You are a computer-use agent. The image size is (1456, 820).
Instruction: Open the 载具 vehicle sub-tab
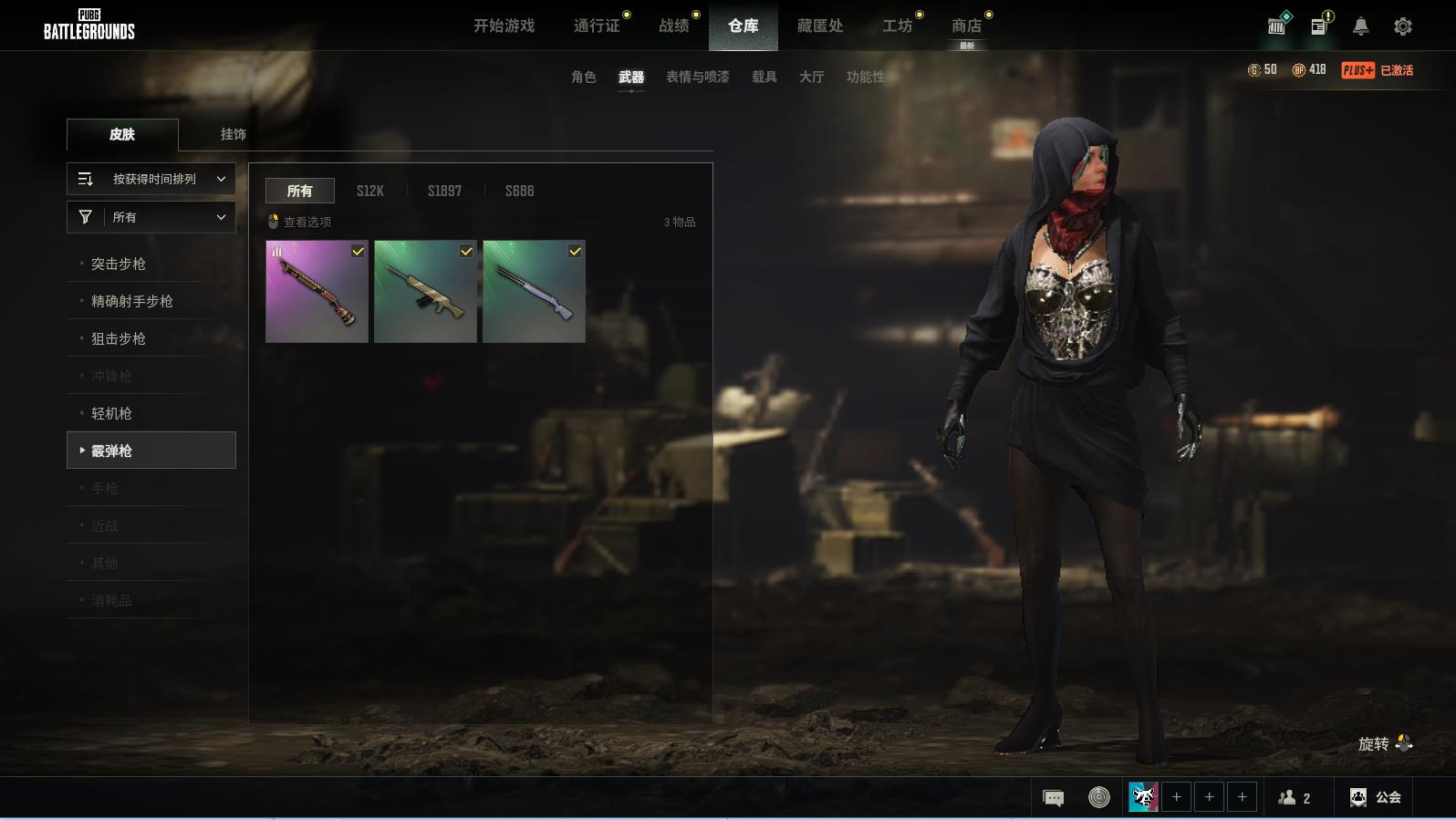point(764,77)
